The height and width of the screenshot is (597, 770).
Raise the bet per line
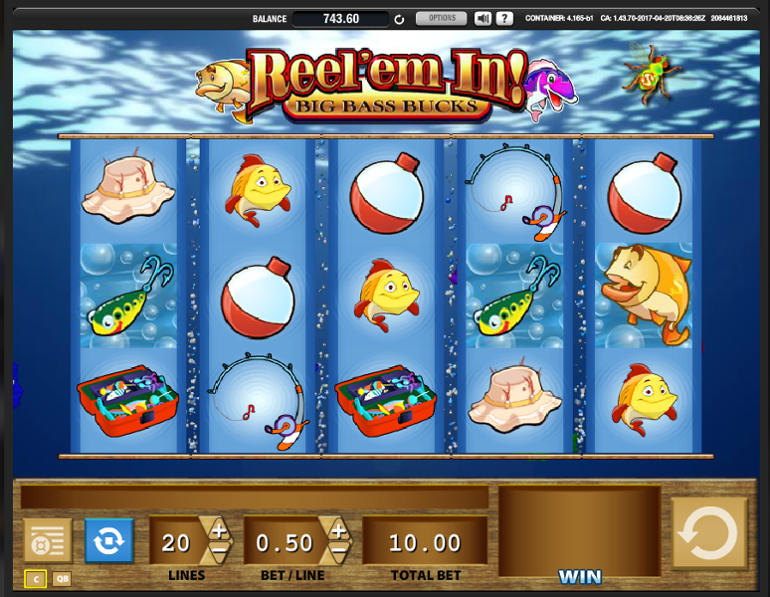[x=338, y=530]
